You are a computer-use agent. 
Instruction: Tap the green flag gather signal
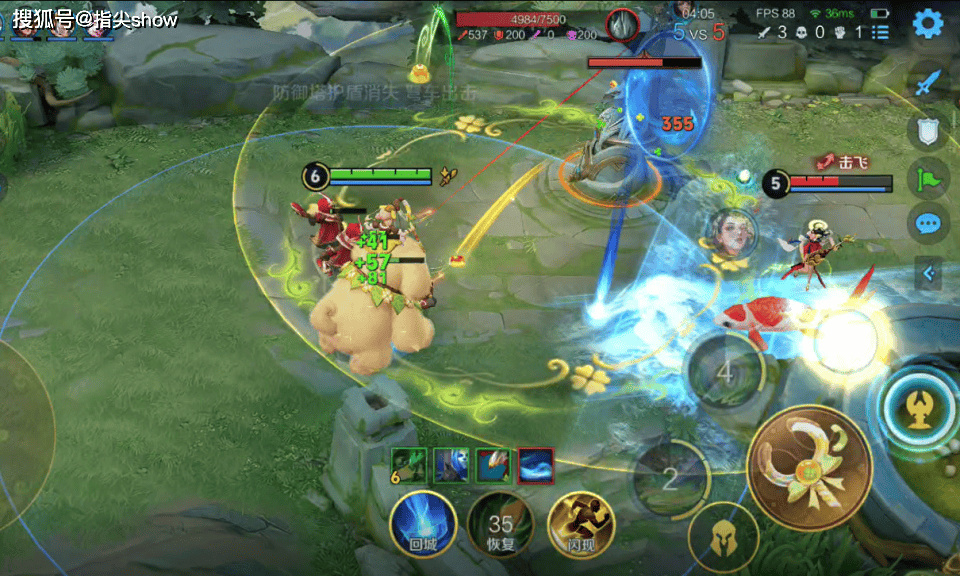coord(928,178)
